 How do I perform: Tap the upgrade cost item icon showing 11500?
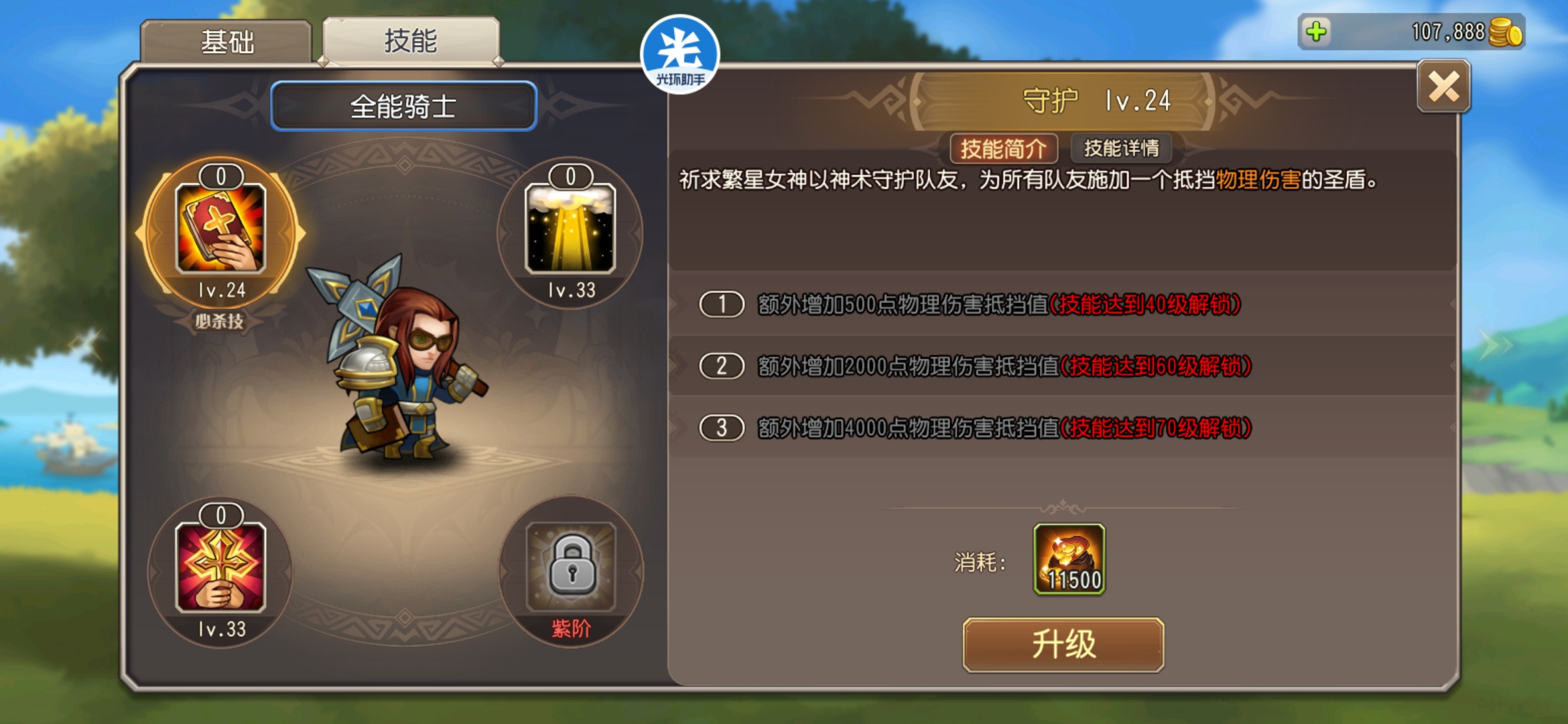[1069, 559]
